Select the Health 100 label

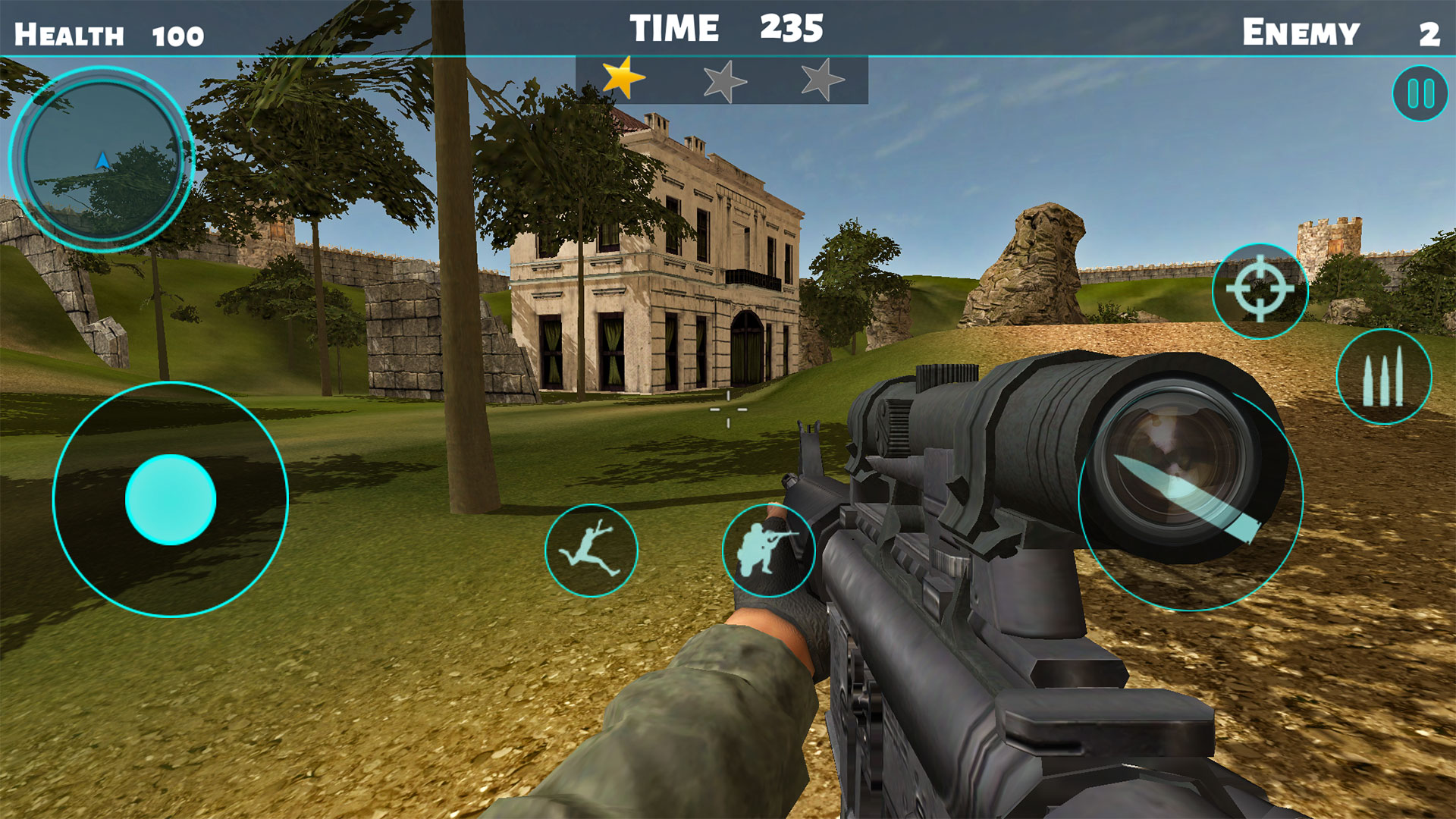(110, 30)
